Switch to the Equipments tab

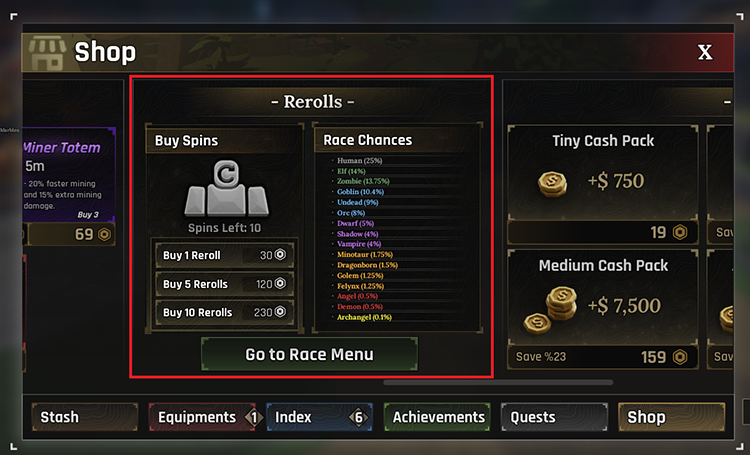tap(203, 417)
